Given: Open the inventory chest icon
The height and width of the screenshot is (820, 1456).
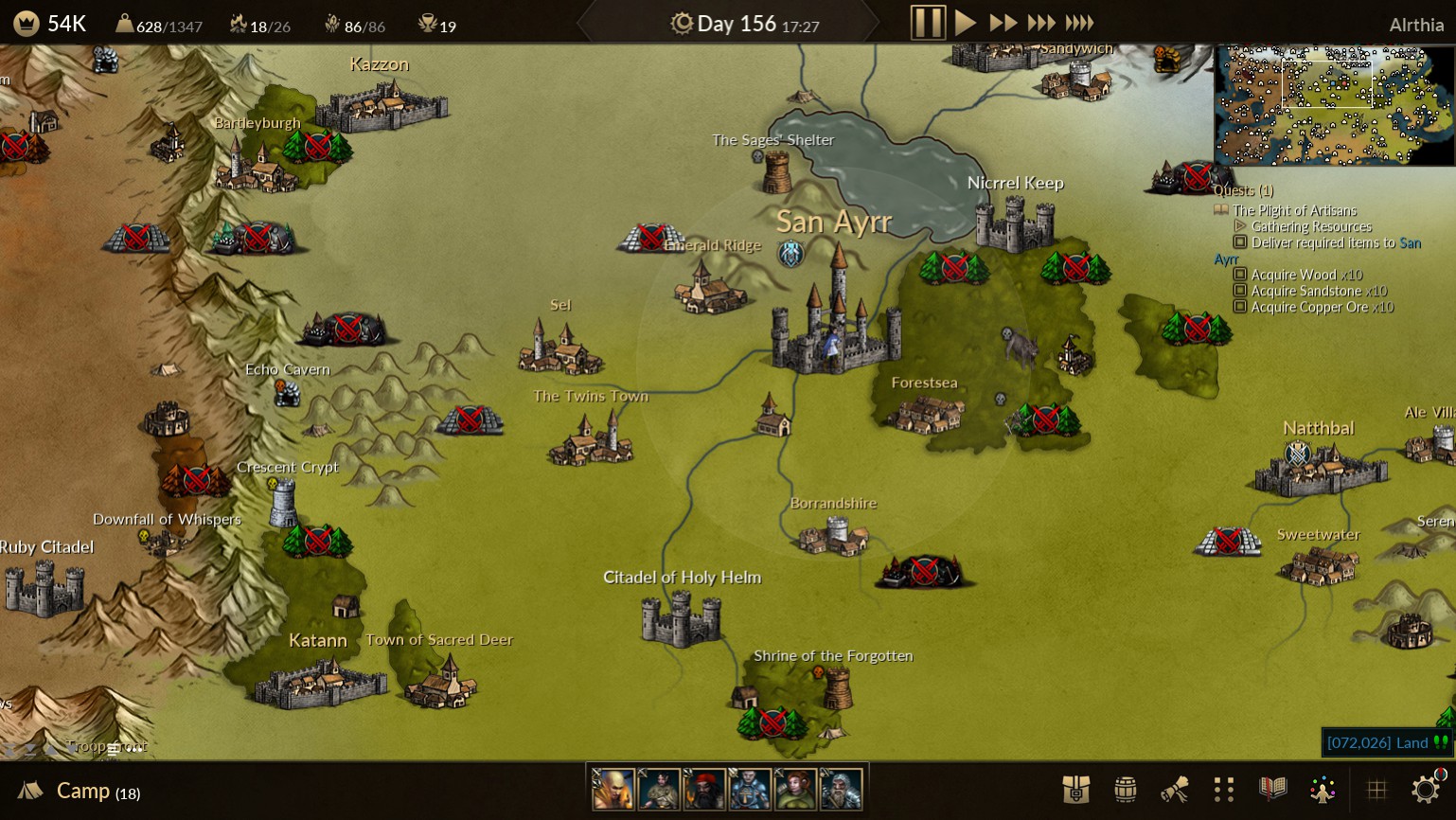Looking at the screenshot, I should pos(1076,790).
